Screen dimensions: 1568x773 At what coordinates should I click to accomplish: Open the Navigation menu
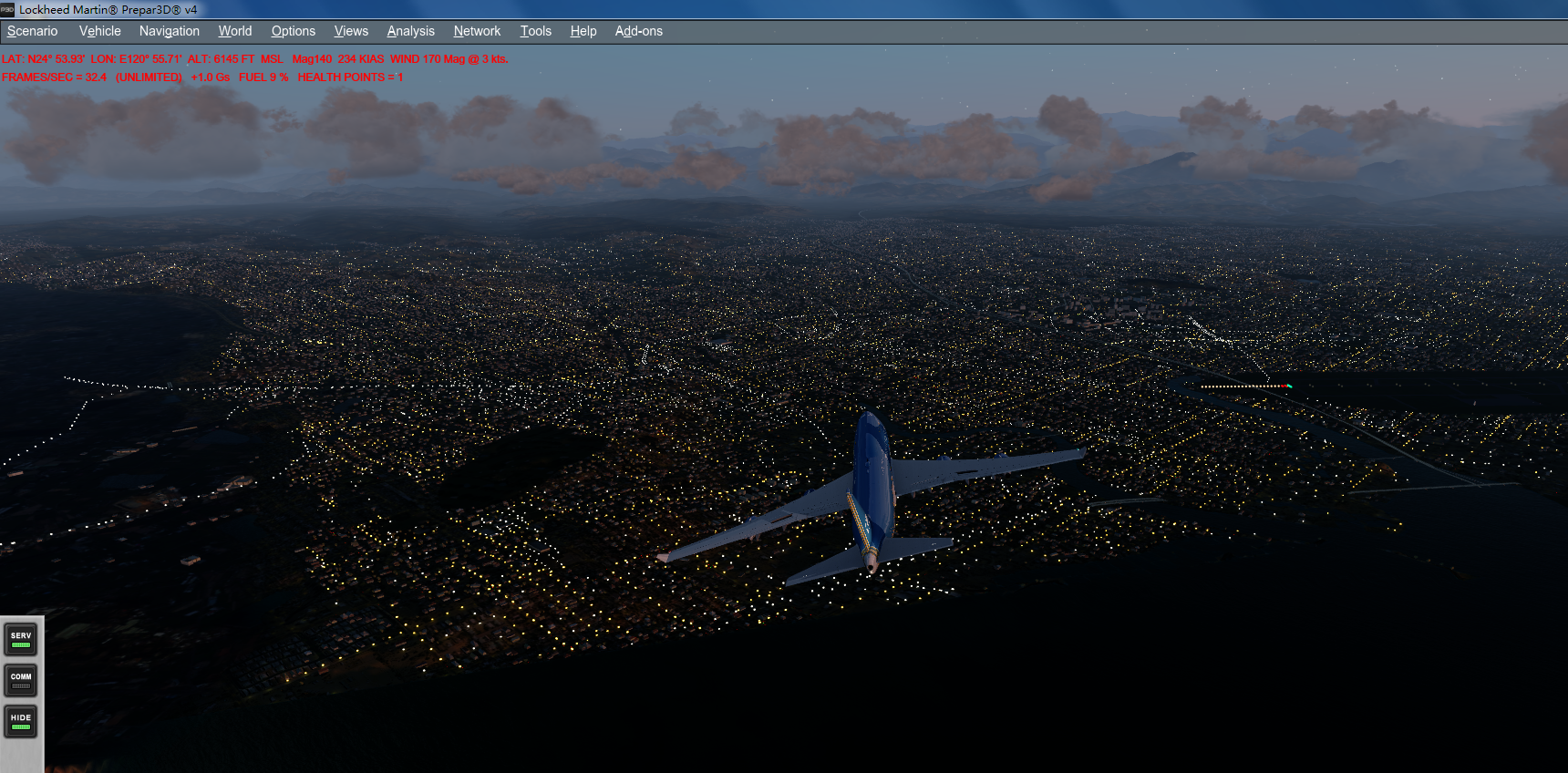[x=170, y=30]
